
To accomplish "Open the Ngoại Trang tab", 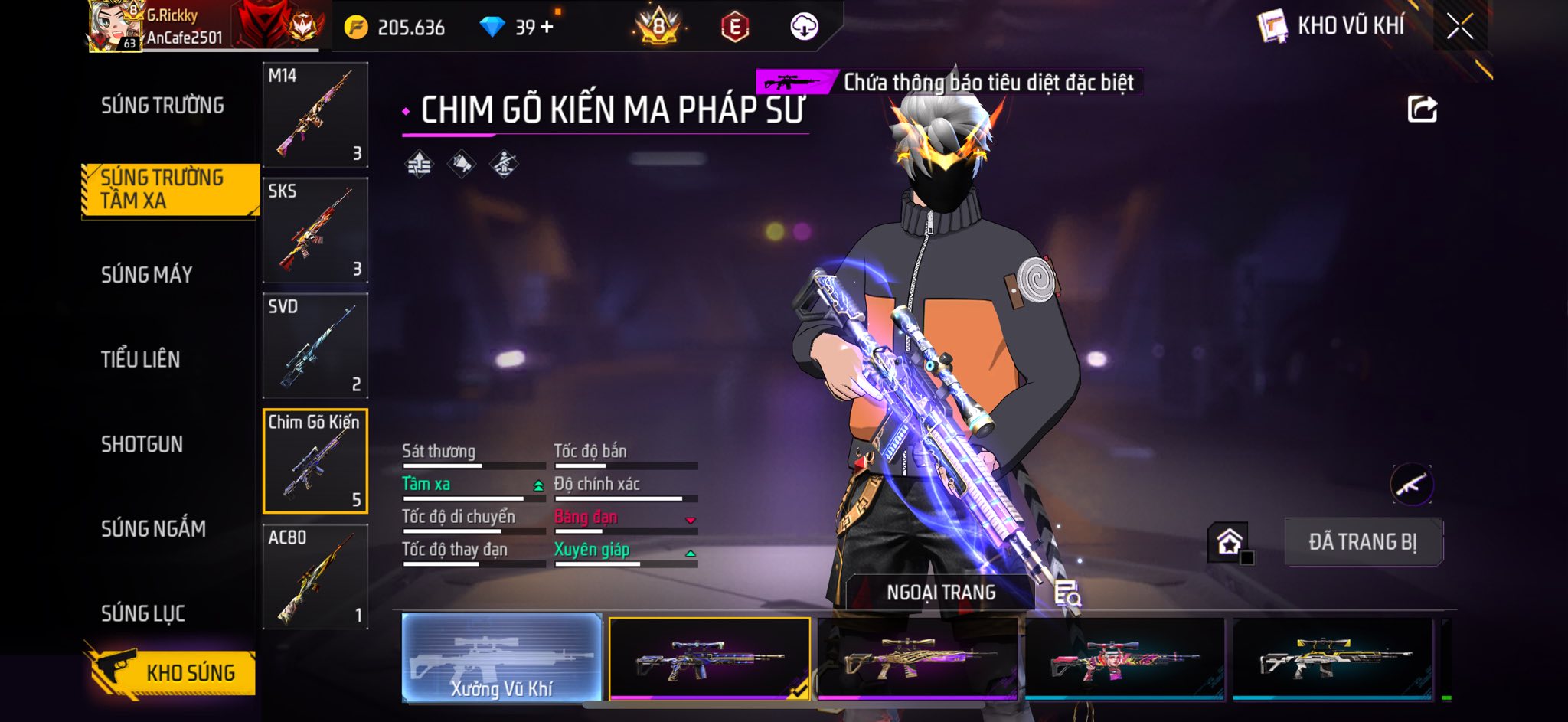I will coord(941,593).
